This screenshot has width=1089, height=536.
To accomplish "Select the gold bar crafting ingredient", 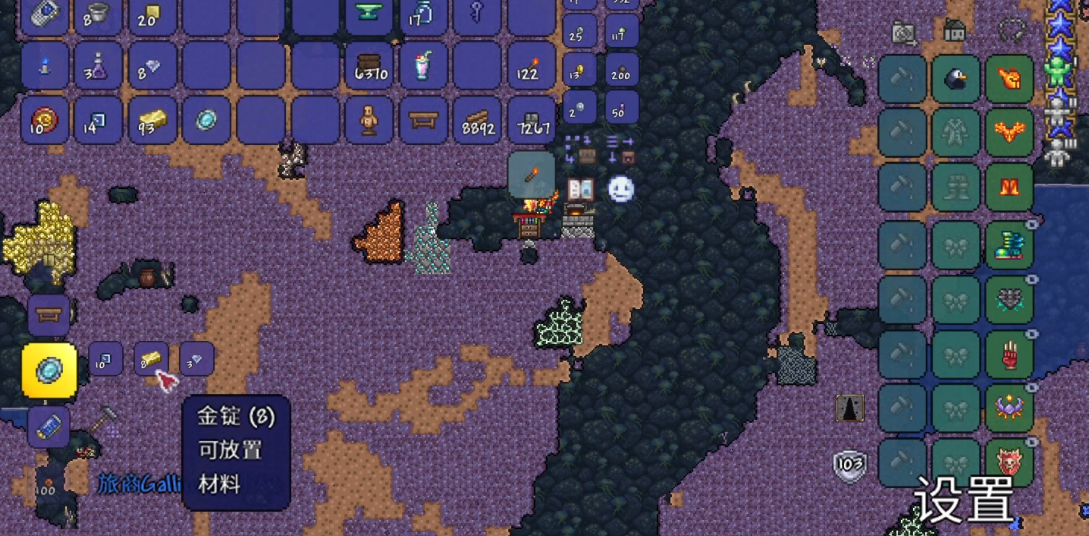I will pyautogui.click(x=151, y=358).
